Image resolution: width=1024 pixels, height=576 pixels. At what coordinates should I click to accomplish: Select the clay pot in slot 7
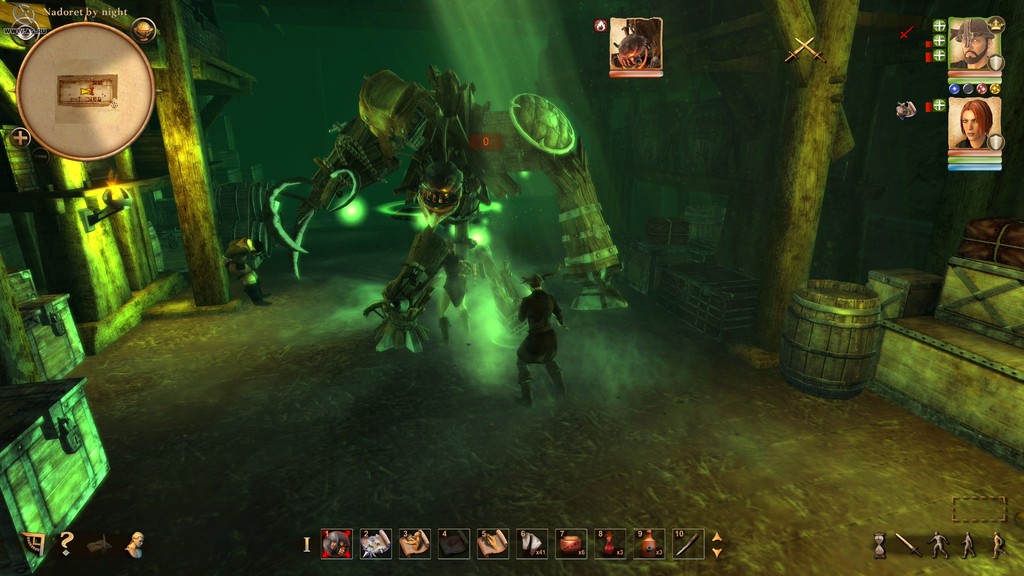click(x=571, y=544)
